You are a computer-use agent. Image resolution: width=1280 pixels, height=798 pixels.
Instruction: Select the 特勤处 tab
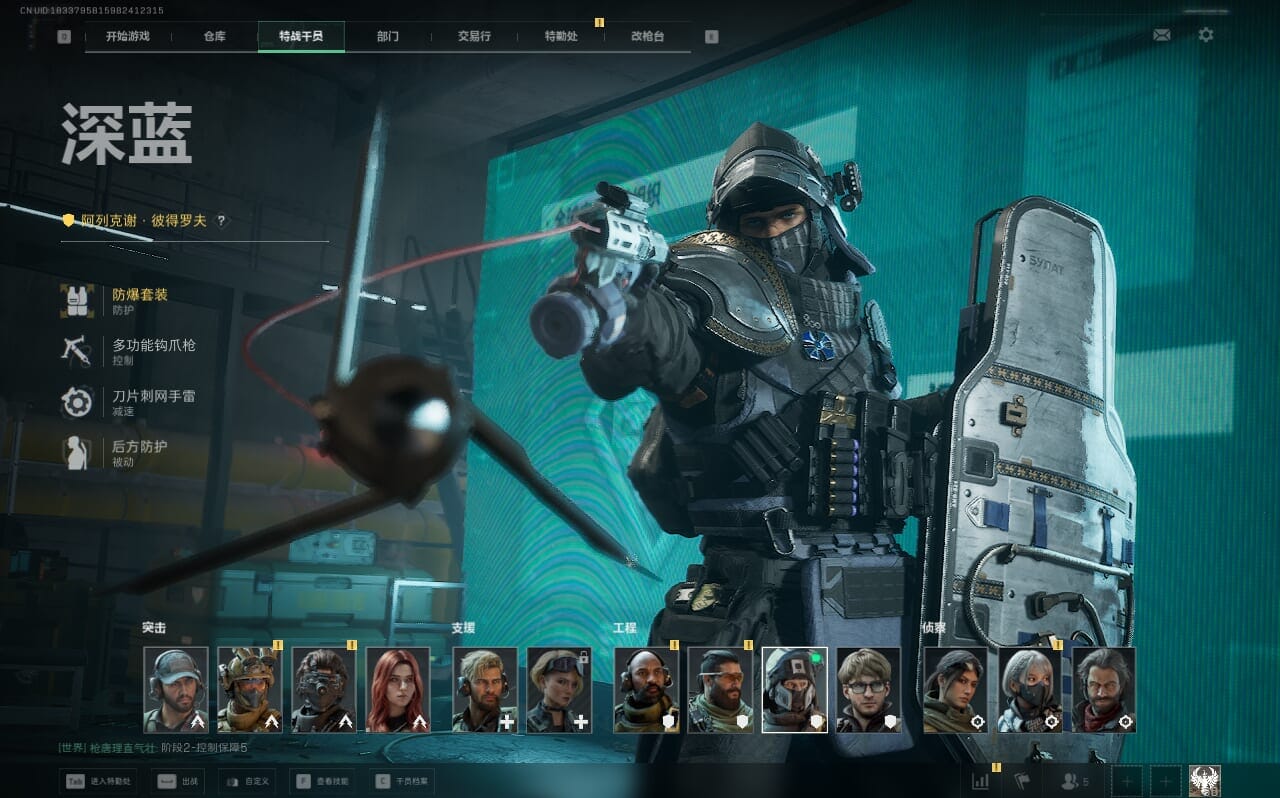(x=561, y=36)
